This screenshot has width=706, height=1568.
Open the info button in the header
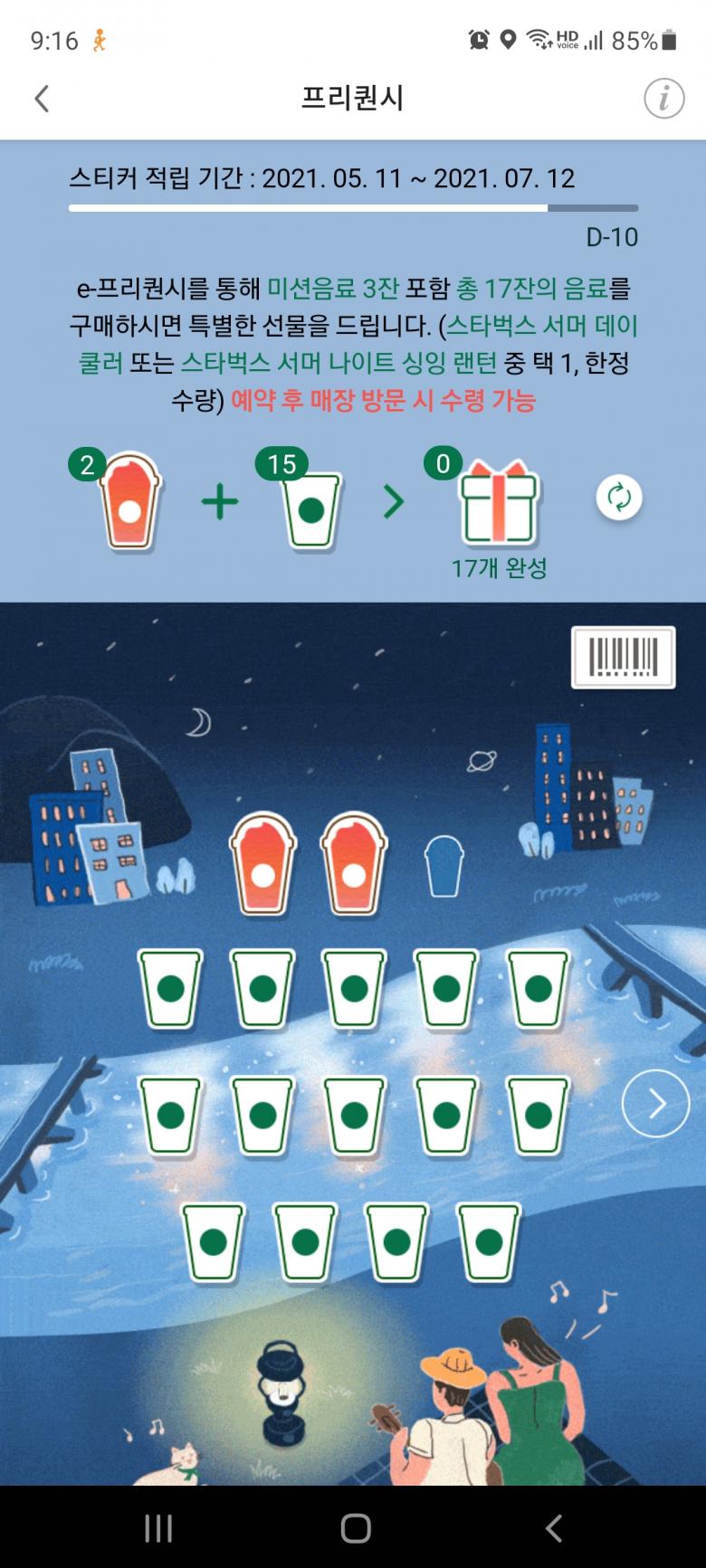(663, 99)
